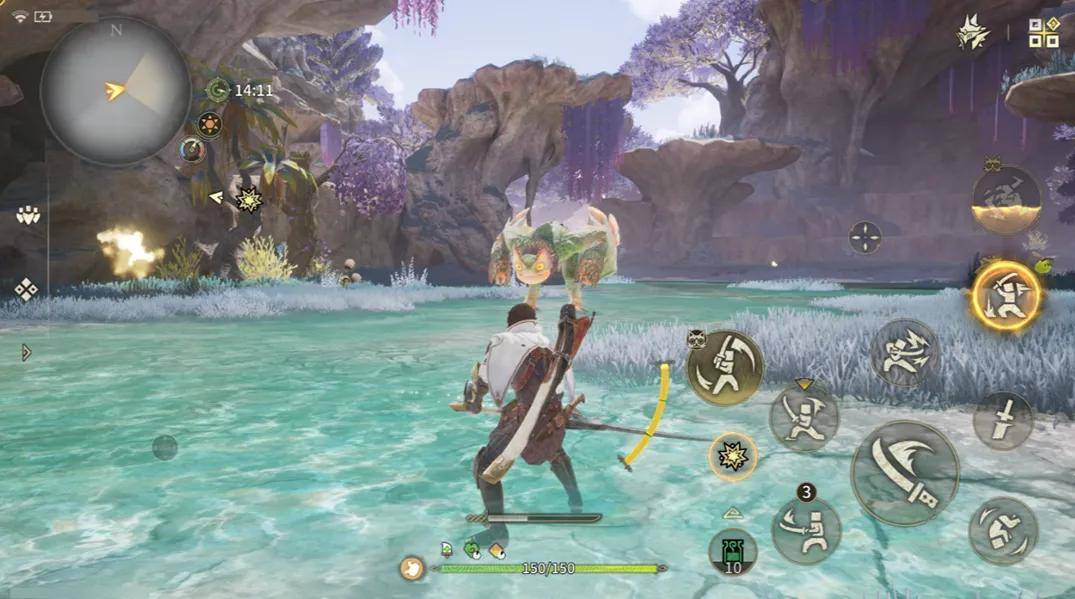Tap the four-diamond icon on the left edge
Viewport: 1075px width, 599px height.
(x=26, y=289)
